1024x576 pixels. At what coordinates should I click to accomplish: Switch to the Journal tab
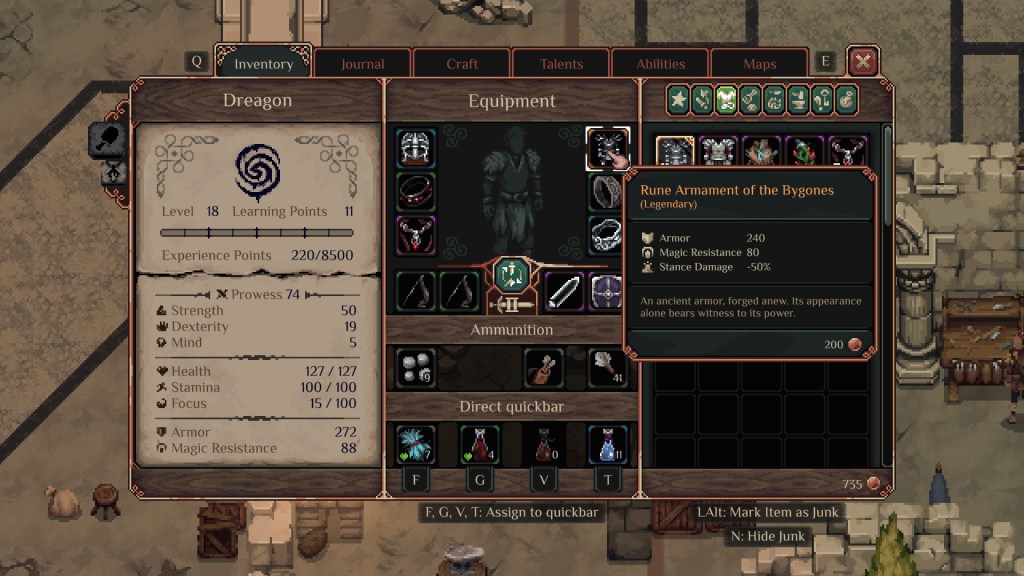pos(362,64)
